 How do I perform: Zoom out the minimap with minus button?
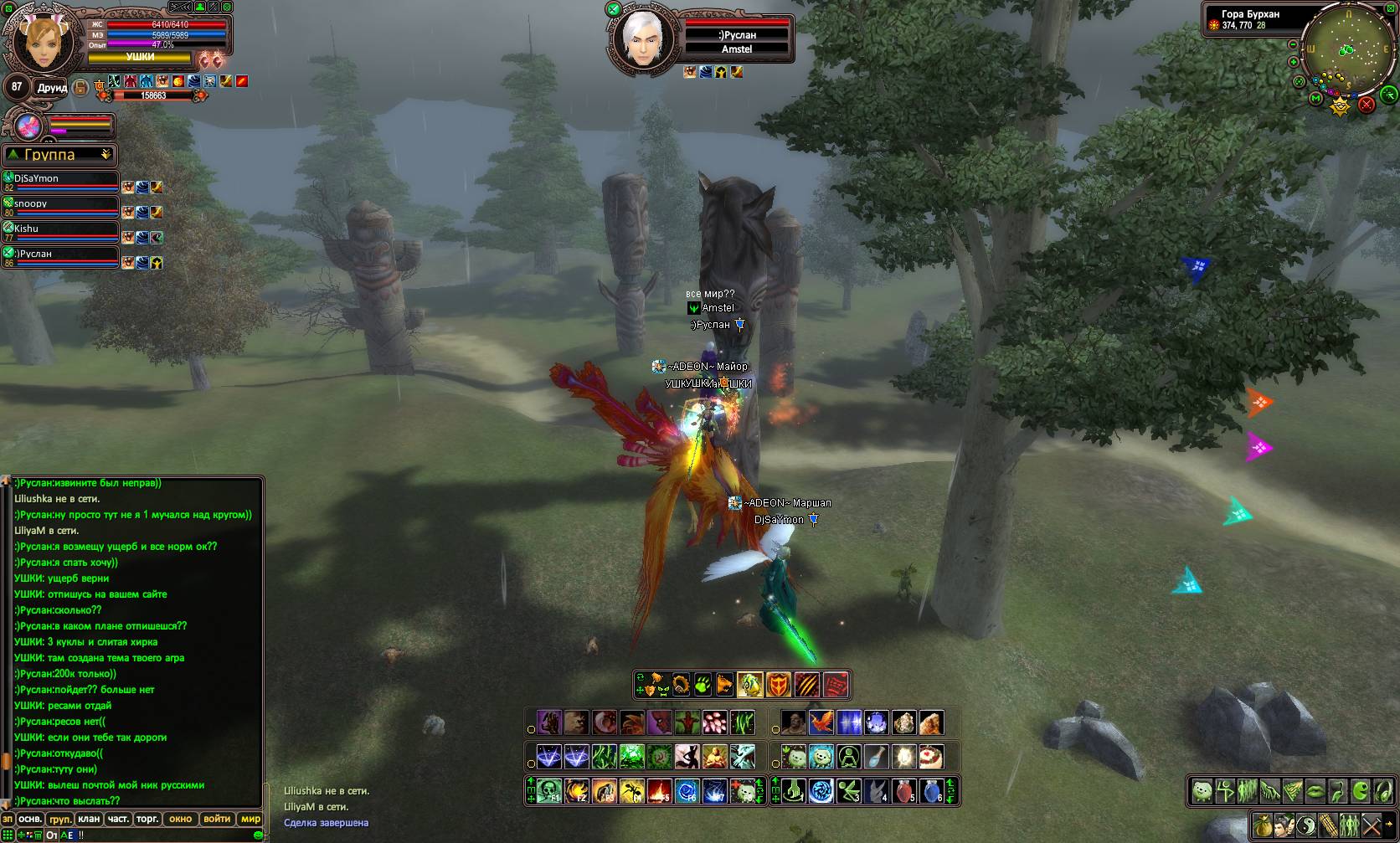click(1293, 44)
